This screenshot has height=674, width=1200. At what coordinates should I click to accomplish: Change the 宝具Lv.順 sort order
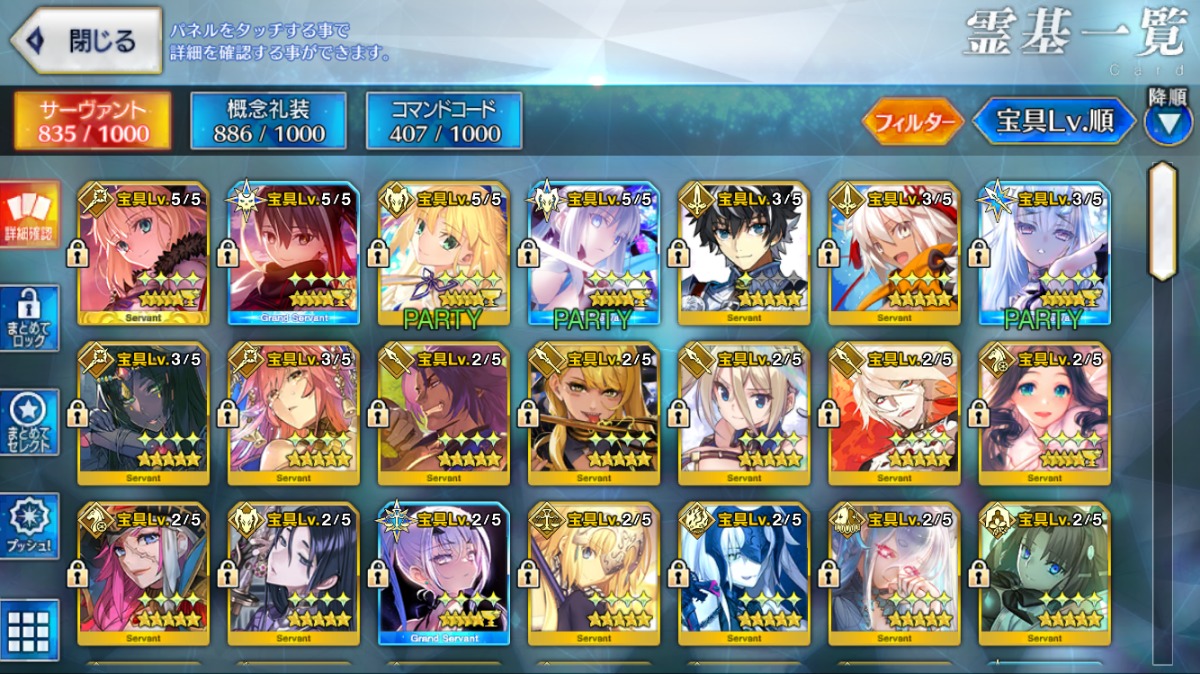(1055, 122)
